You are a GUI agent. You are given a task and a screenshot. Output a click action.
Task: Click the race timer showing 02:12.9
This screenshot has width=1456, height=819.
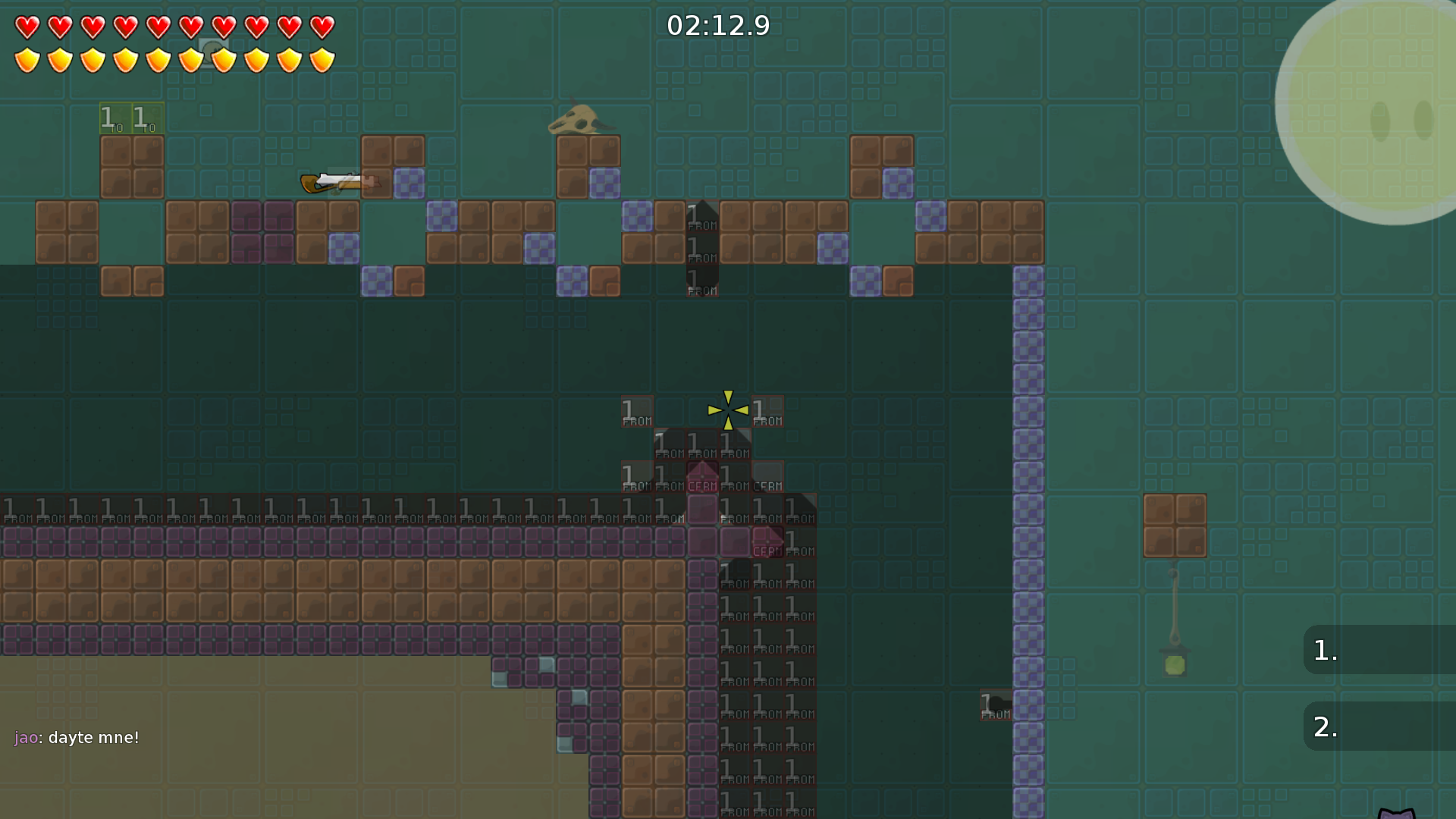[717, 25]
